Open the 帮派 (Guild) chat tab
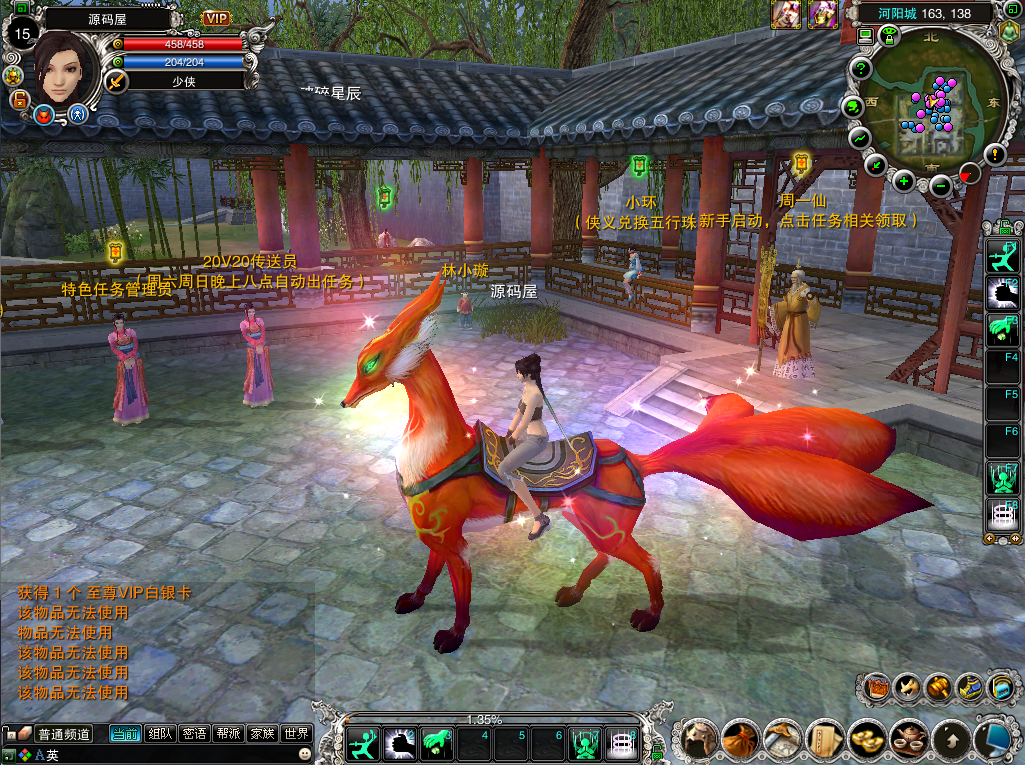This screenshot has width=1025, height=765. click(228, 734)
